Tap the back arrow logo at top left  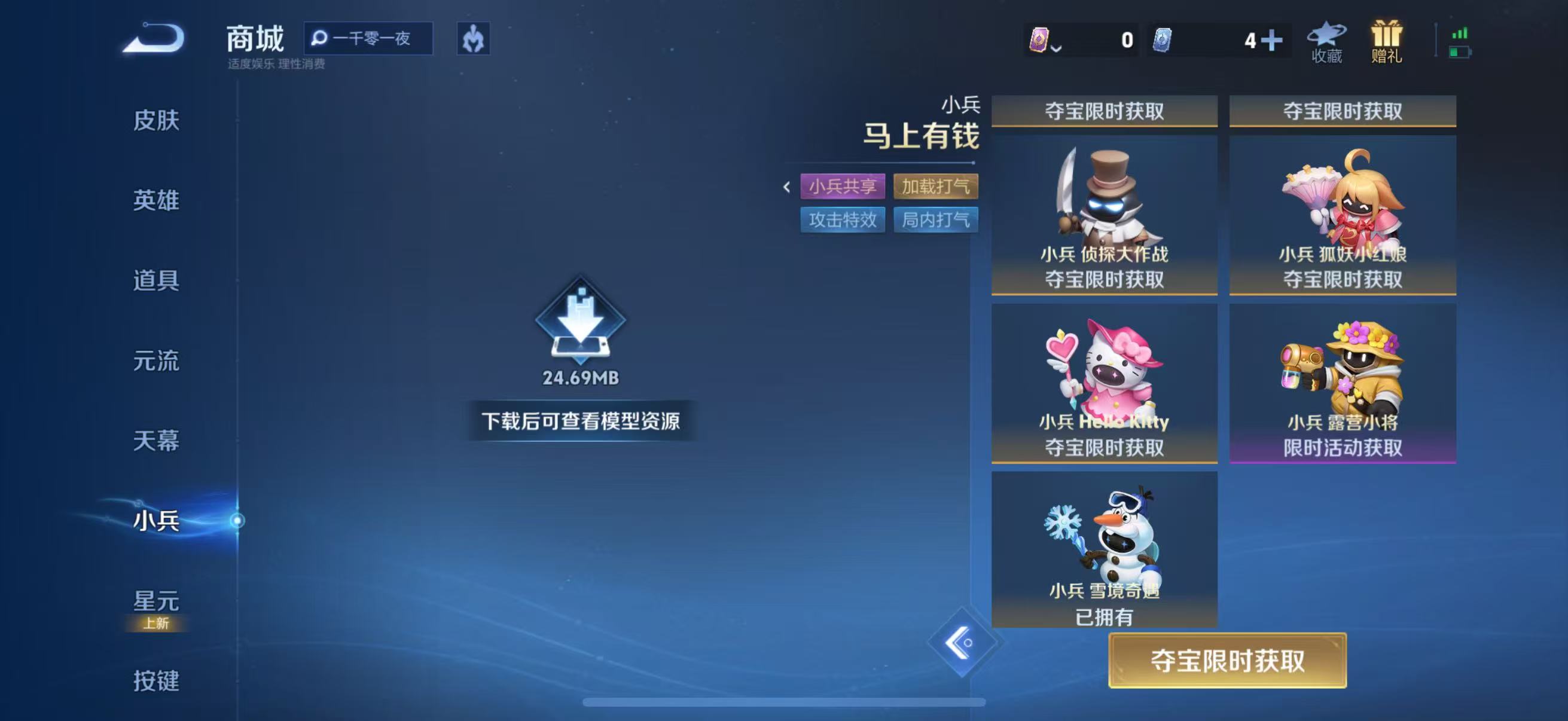tap(157, 39)
